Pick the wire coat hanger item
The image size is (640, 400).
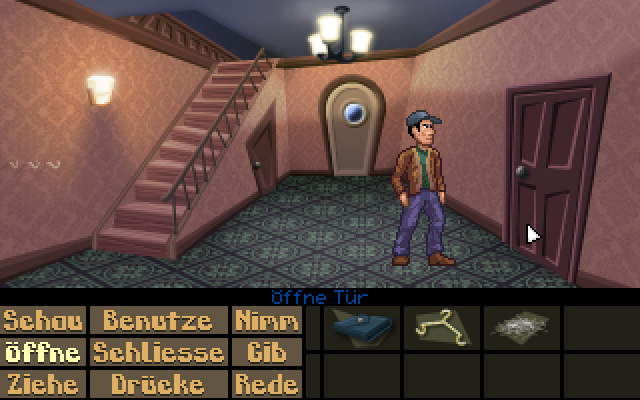(x=440, y=327)
